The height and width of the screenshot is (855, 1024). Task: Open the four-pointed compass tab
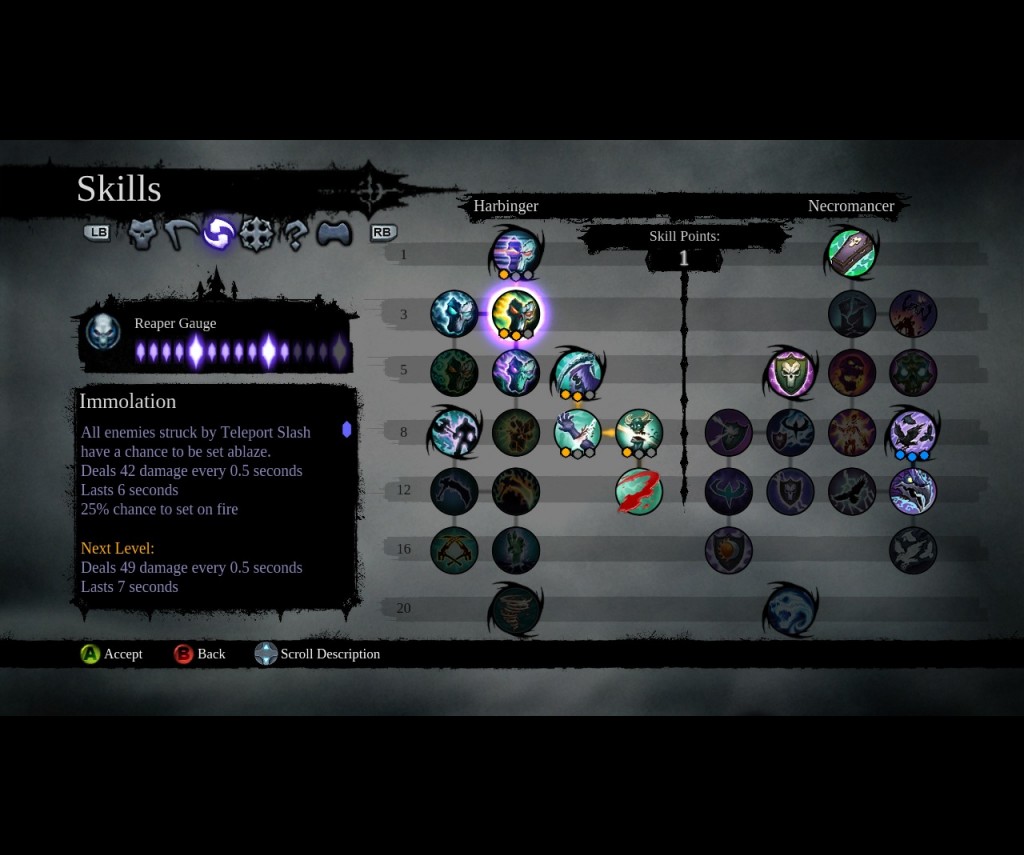(257, 234)
